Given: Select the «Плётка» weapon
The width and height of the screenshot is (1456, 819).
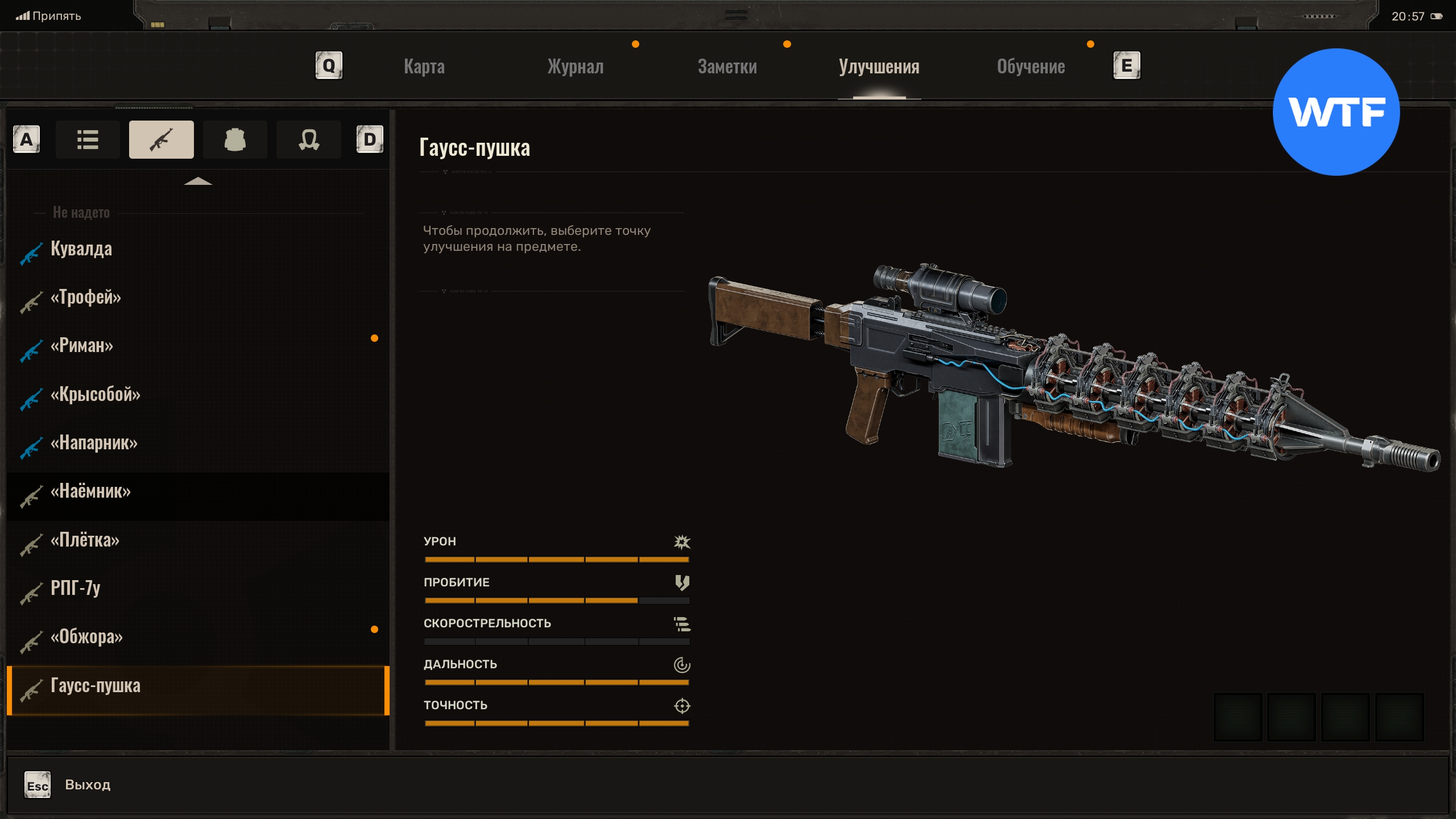Looking at the screenshot, I should [85, 540].
